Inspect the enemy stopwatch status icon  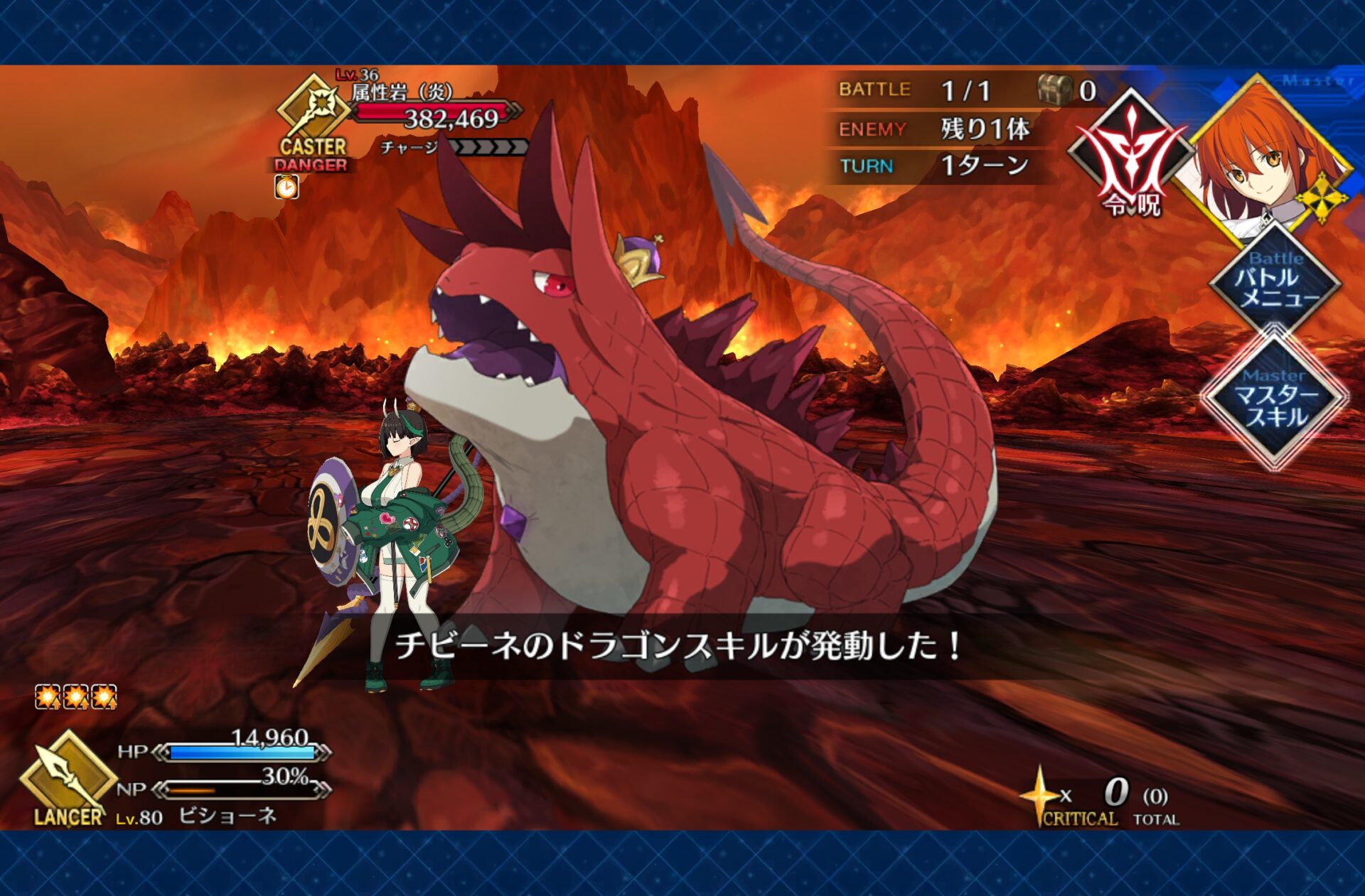pos(287,188)
